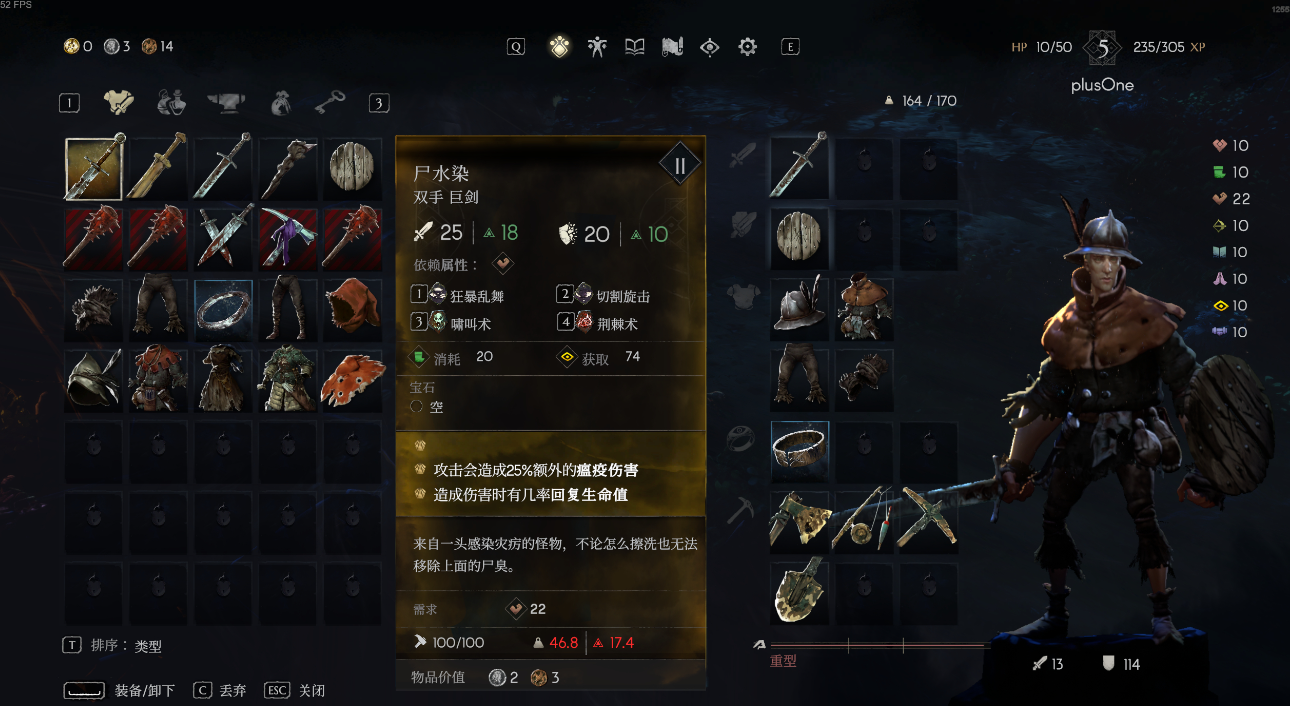Open the settings gear tab

tap(747, 47)
